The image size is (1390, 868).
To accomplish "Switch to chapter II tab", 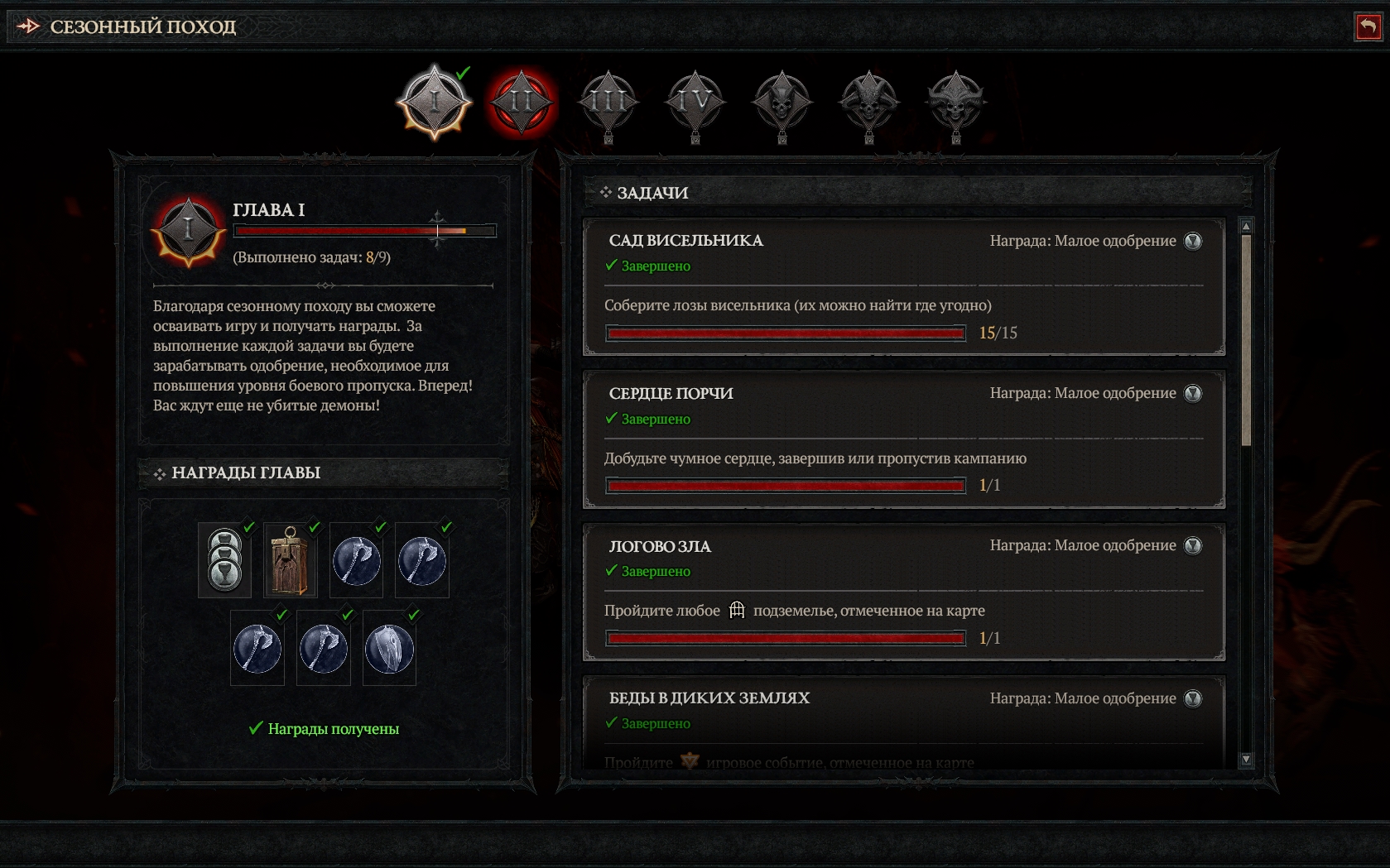I will coord(522,102).
